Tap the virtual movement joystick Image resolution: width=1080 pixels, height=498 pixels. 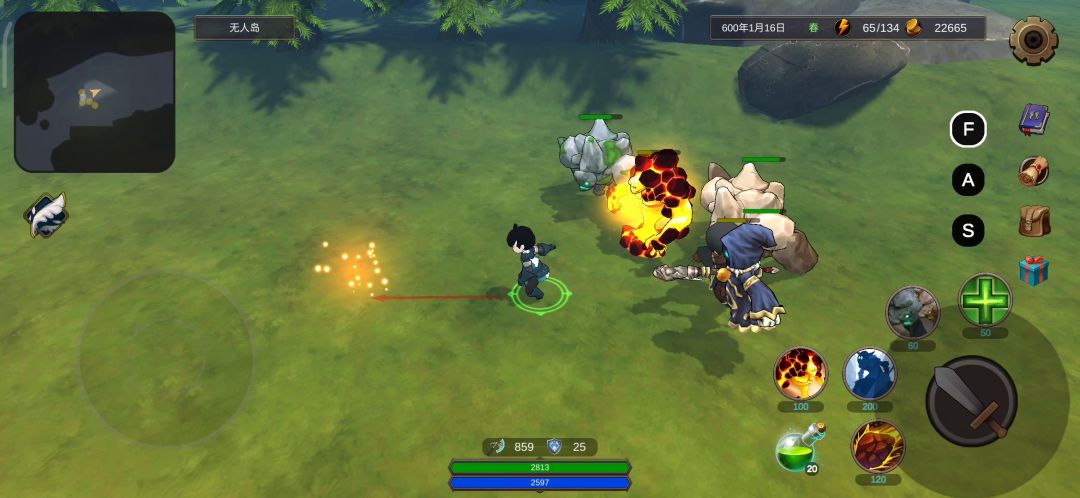pyautogui.click(x=166, y=358)
